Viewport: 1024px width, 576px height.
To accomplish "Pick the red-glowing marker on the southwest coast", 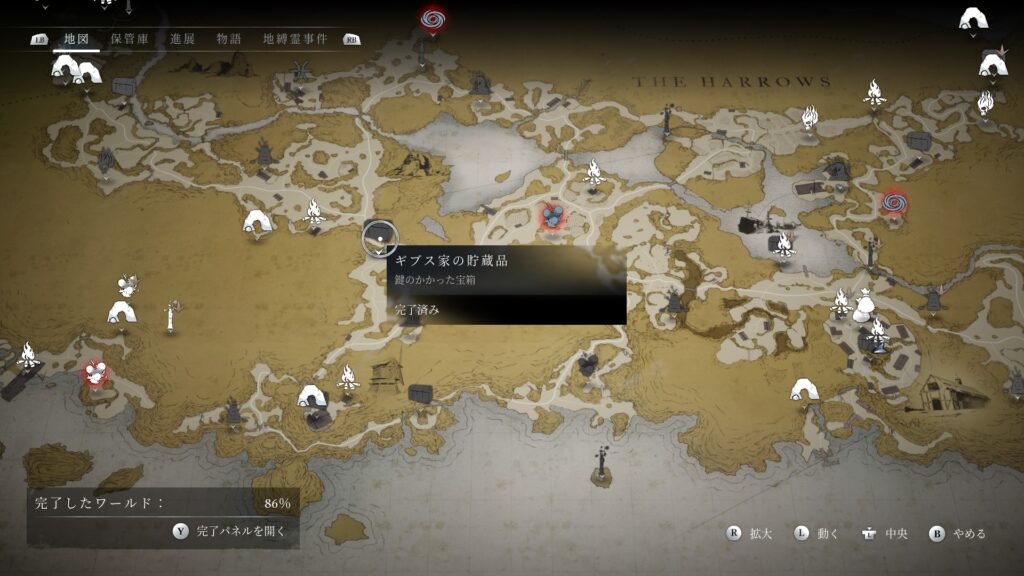I will point(96,374).
